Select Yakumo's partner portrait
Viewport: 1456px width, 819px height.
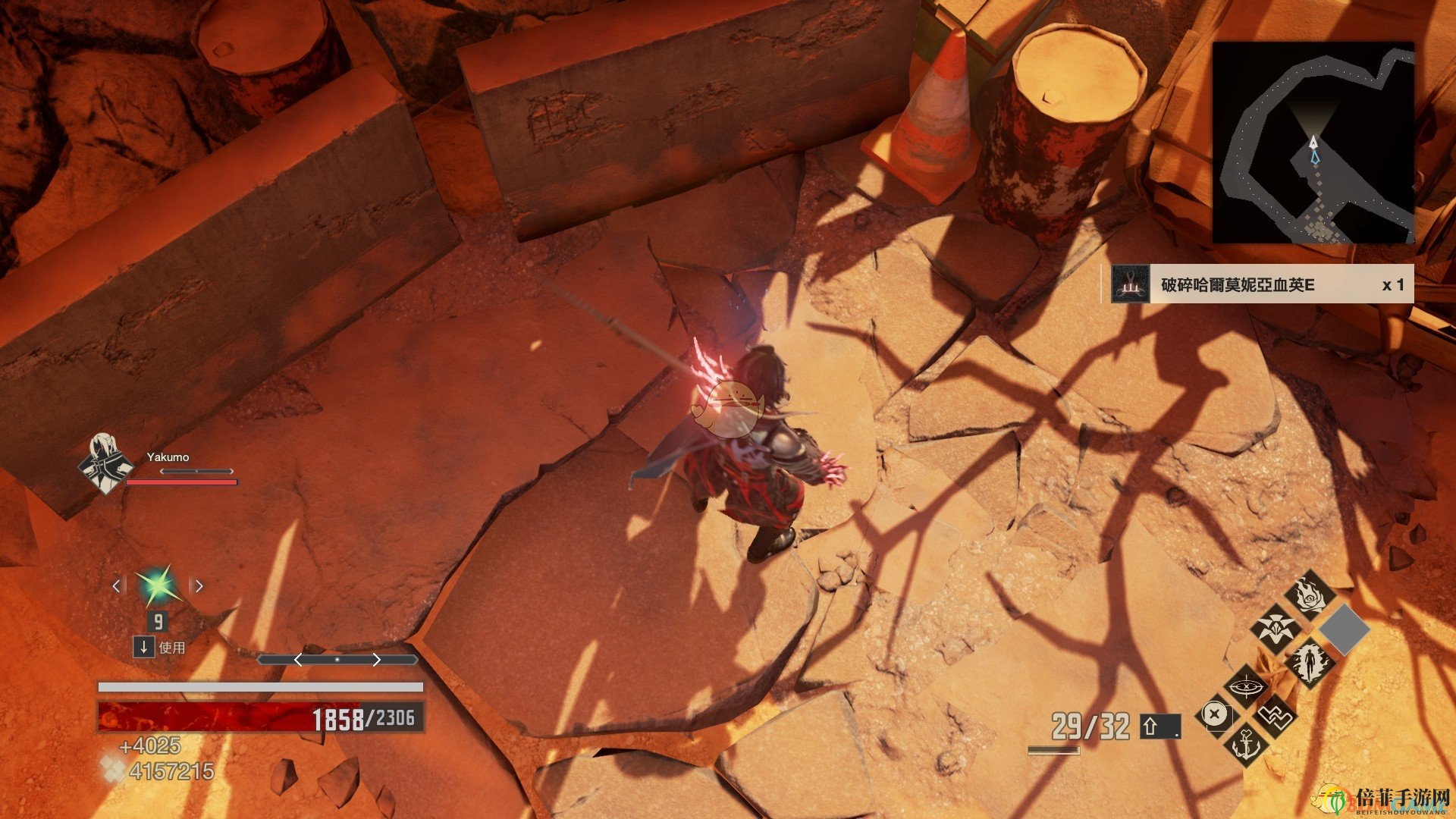(105, 463)
